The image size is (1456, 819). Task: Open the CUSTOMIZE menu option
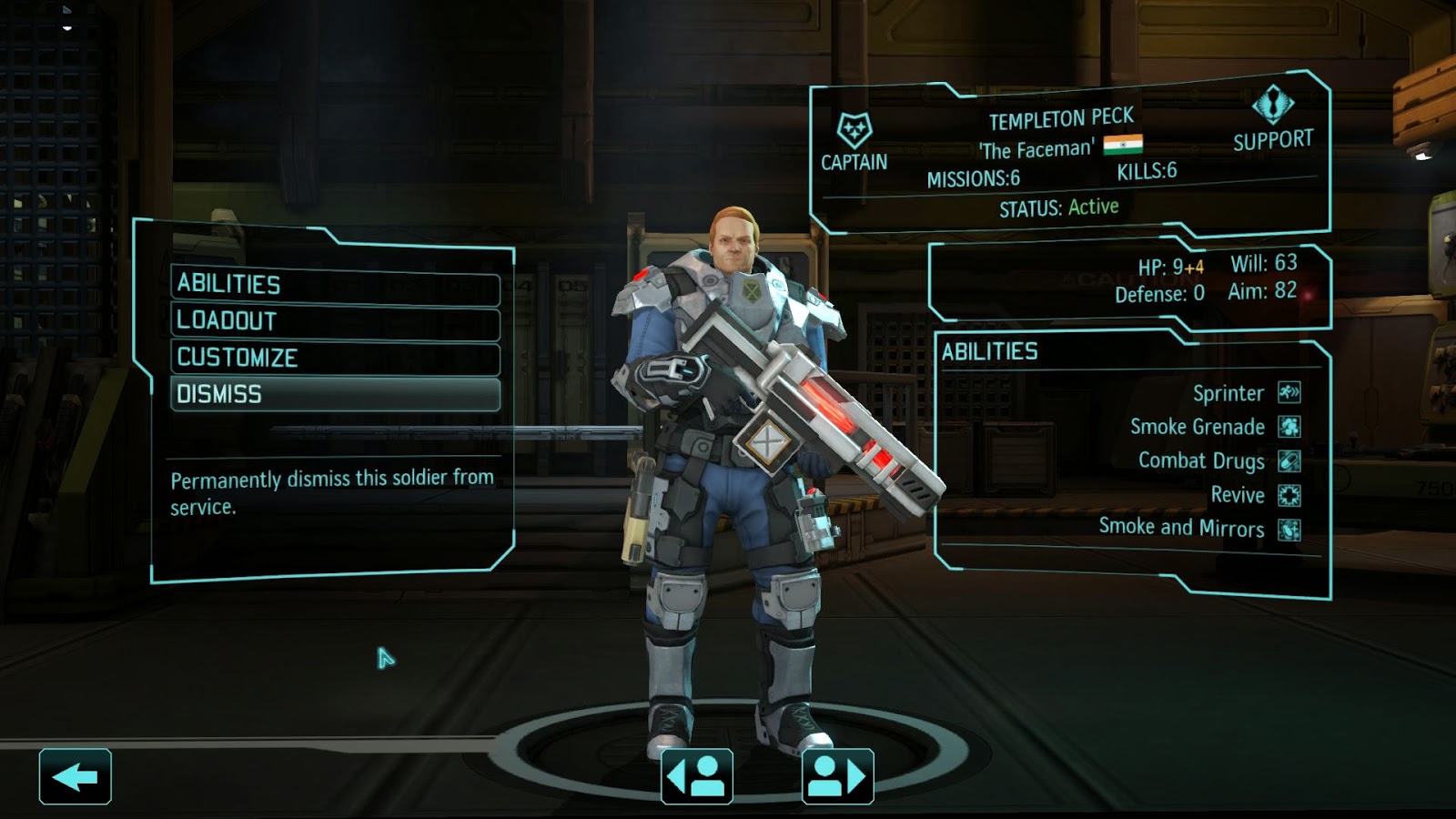(335, 358)
